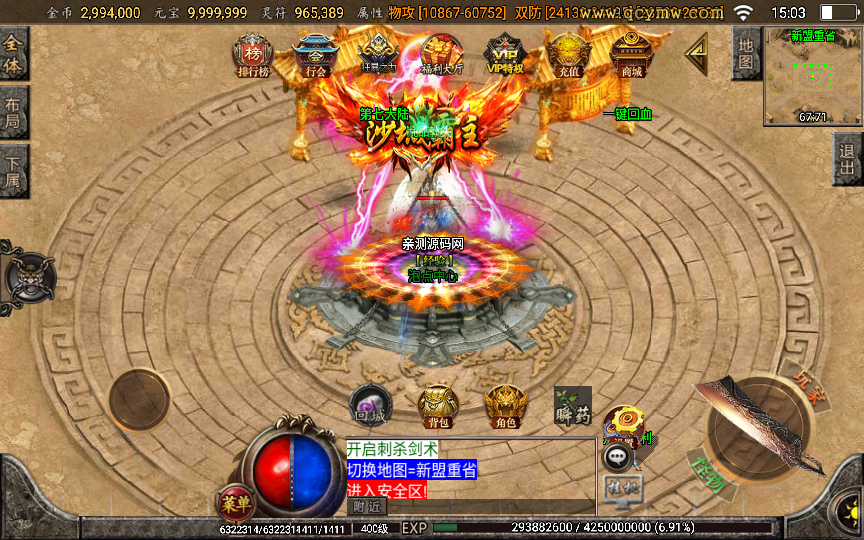Select the 全体 tab

13,52
